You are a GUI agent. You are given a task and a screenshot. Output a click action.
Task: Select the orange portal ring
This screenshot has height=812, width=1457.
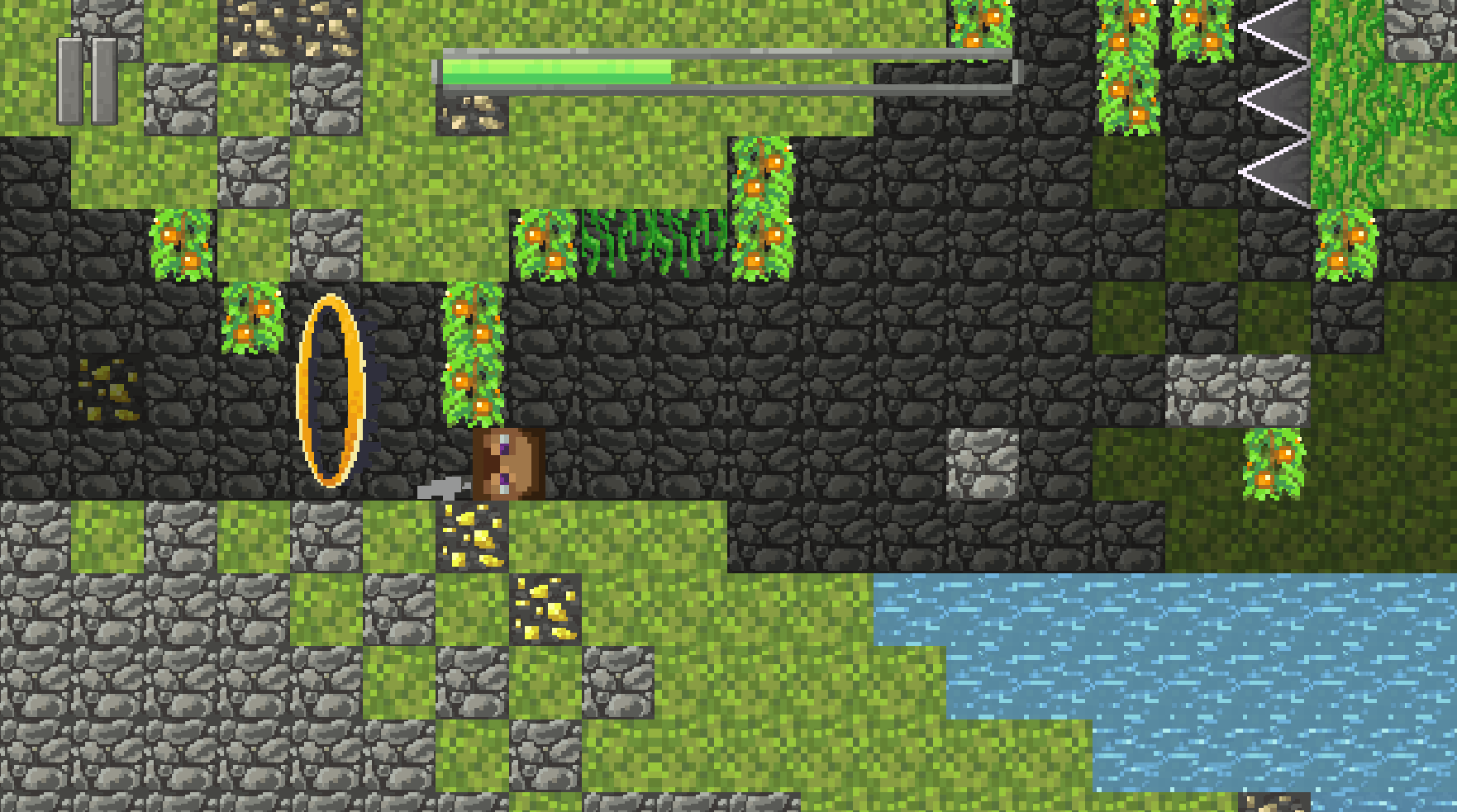click(331, 388)
